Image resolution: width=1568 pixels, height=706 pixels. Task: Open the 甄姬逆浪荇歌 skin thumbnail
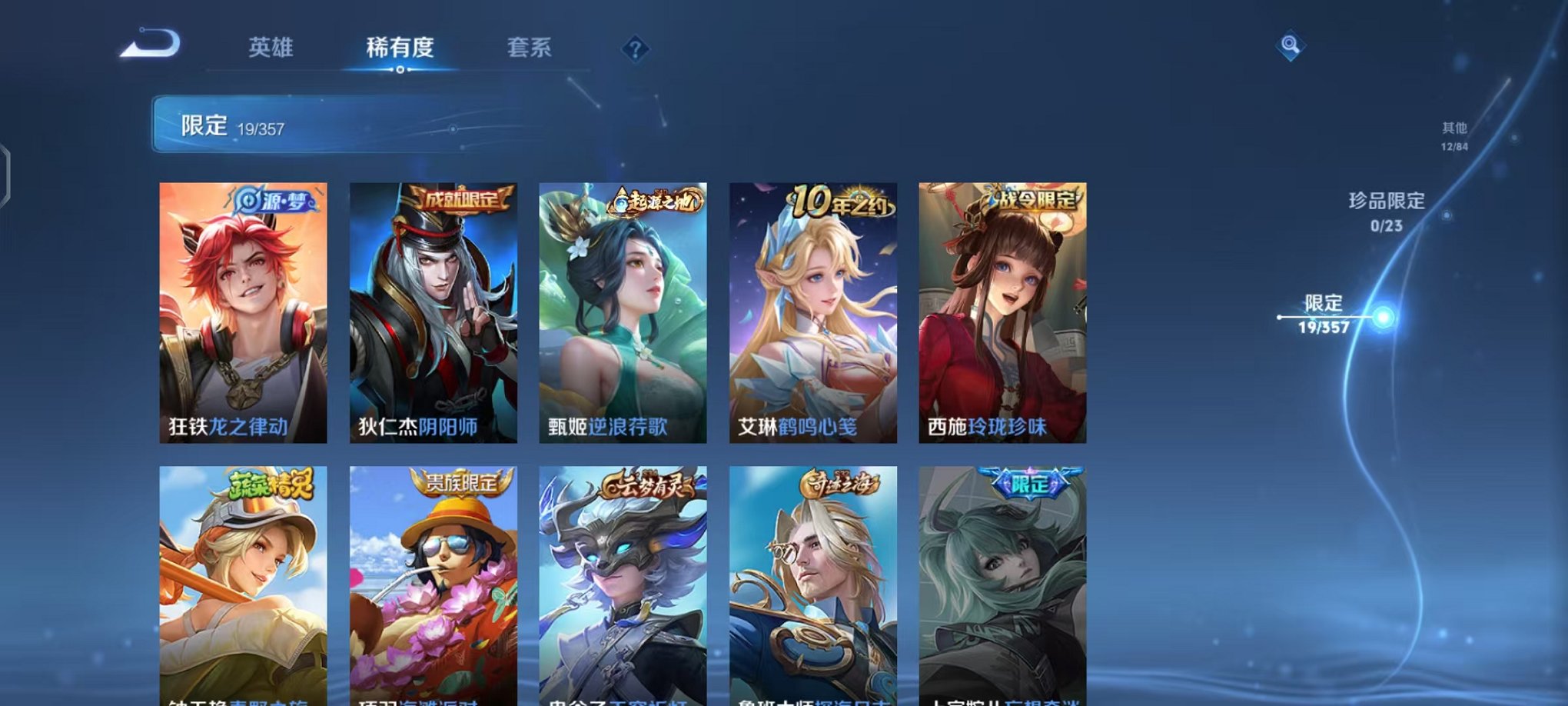pyautogui.click(x=623, y=308)
